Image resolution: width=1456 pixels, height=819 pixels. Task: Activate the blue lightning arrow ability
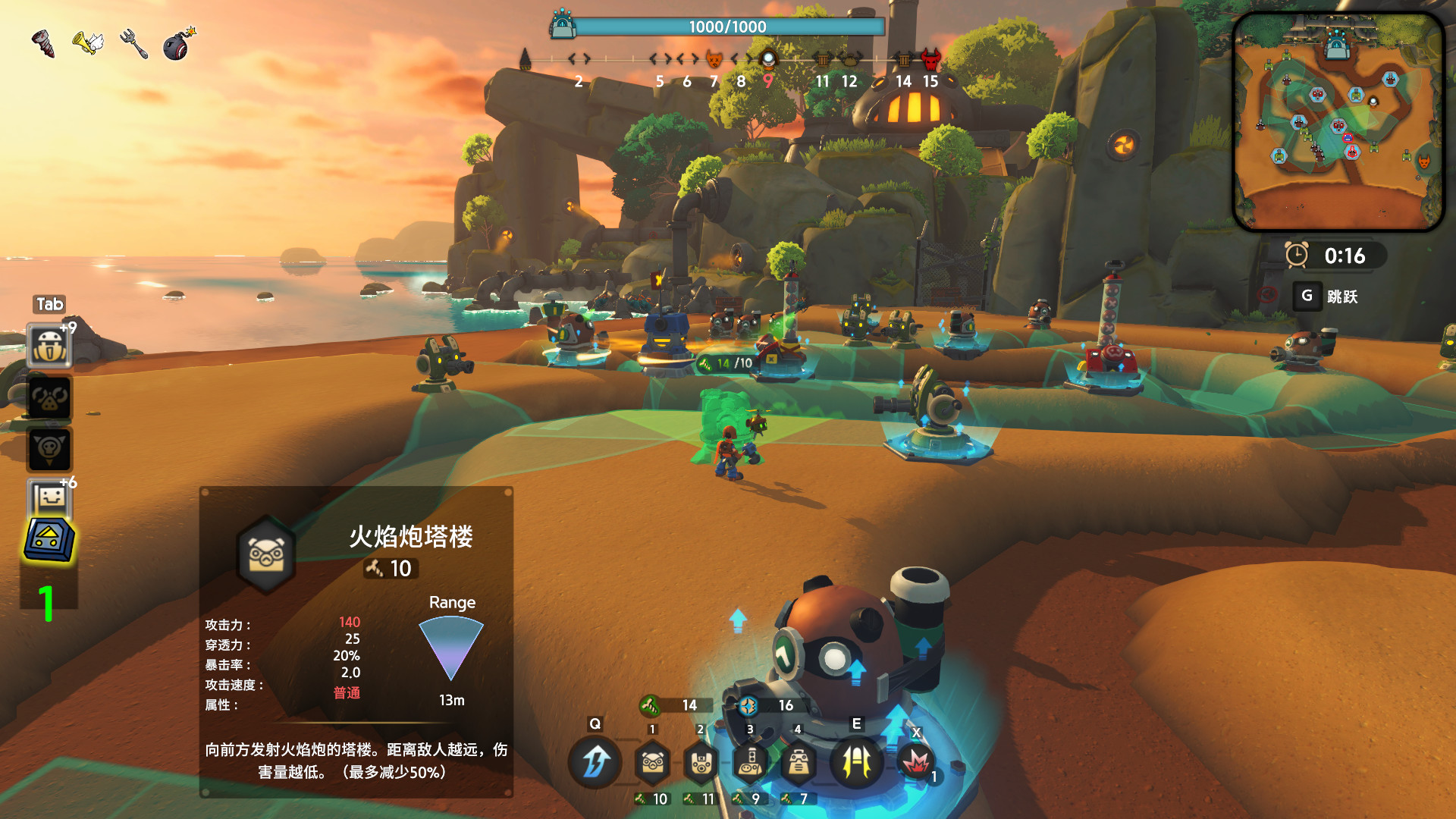tap(595, 762)
